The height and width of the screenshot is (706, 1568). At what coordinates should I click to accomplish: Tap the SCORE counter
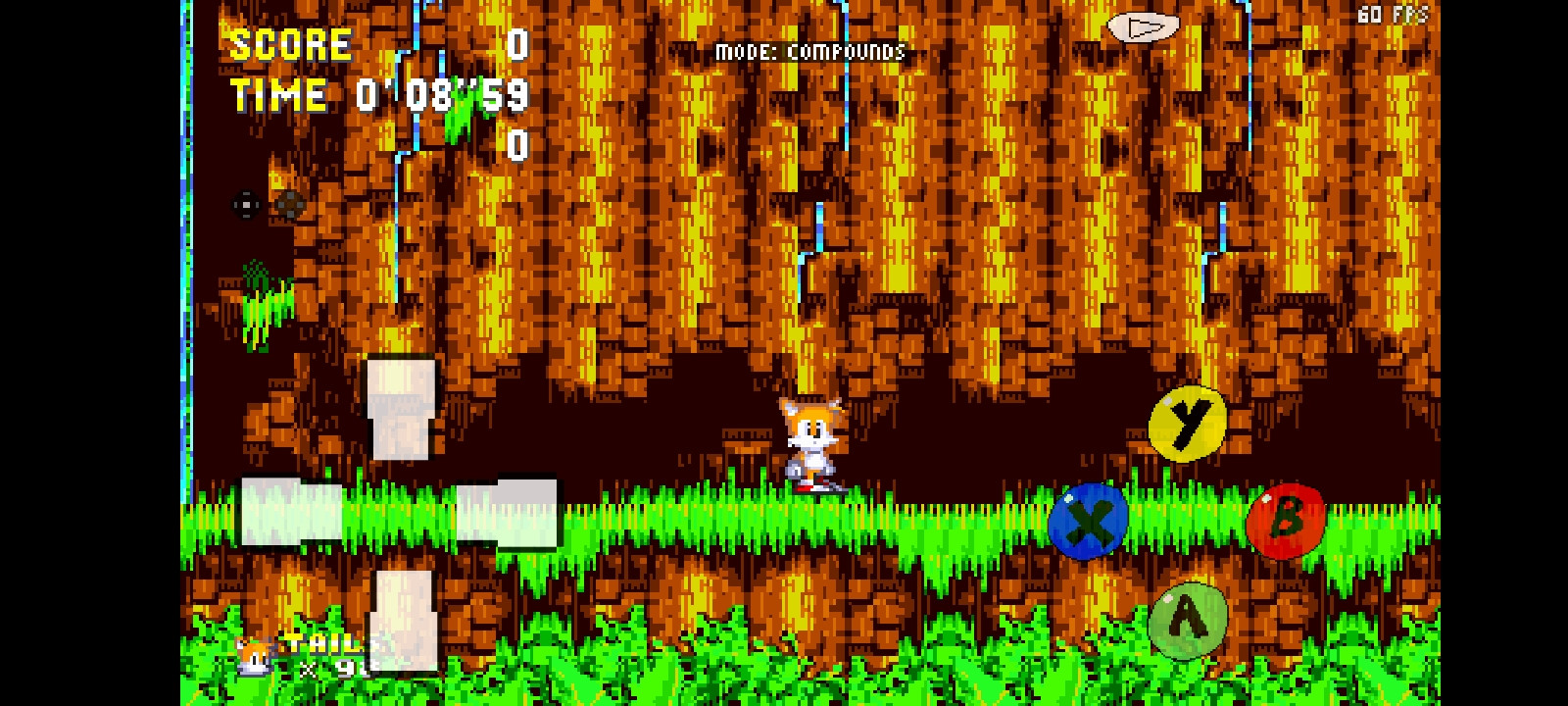[x=289, y=42]
